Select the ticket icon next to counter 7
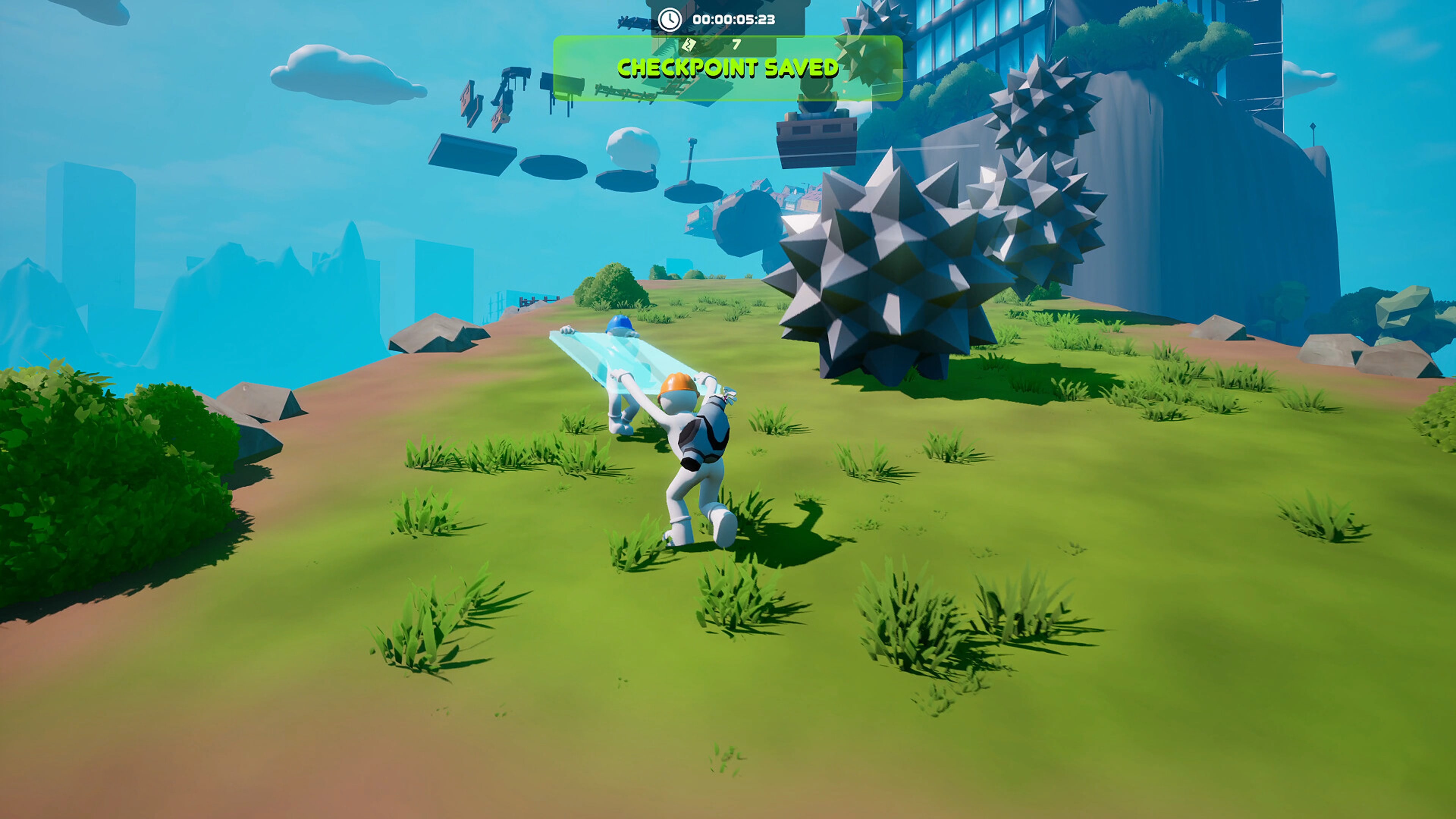 (x=690, y=45)
